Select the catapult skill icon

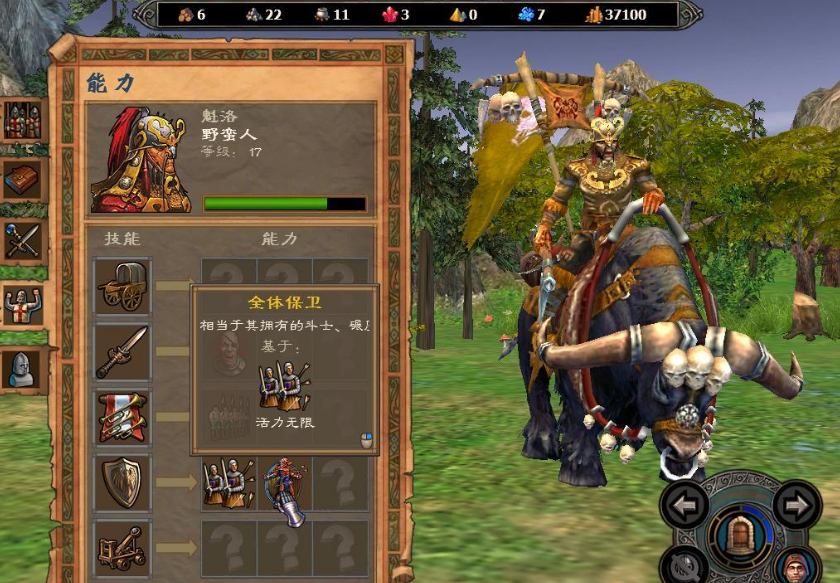[x=122, y=548]
